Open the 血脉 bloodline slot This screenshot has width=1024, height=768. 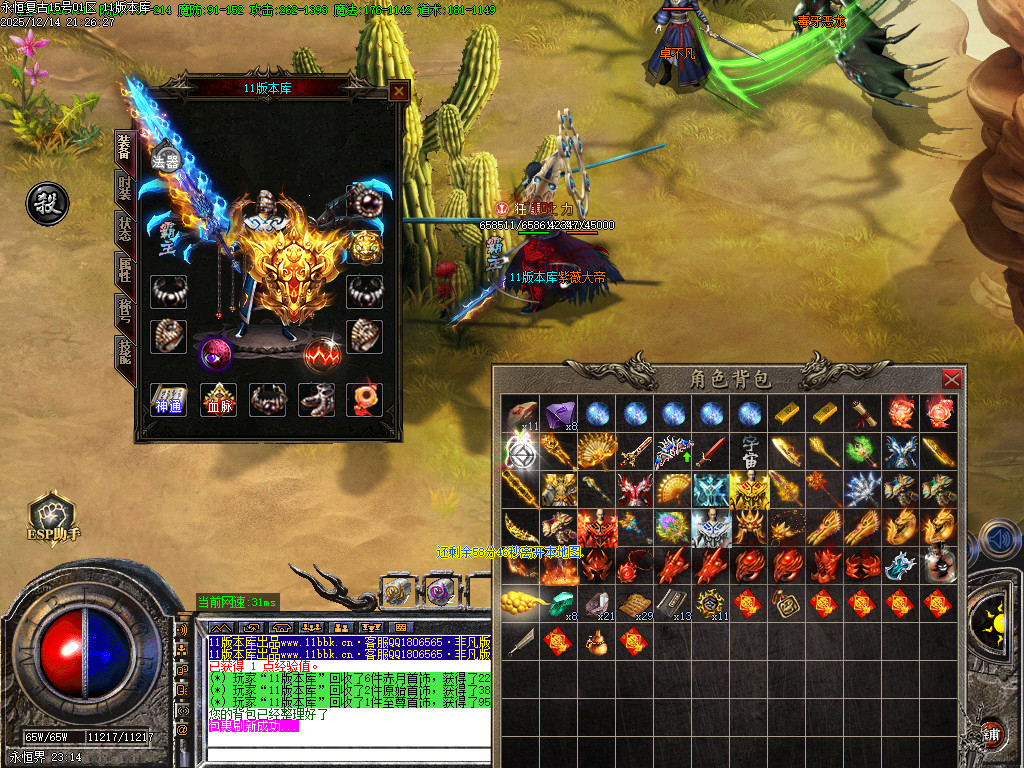(218, 399)
